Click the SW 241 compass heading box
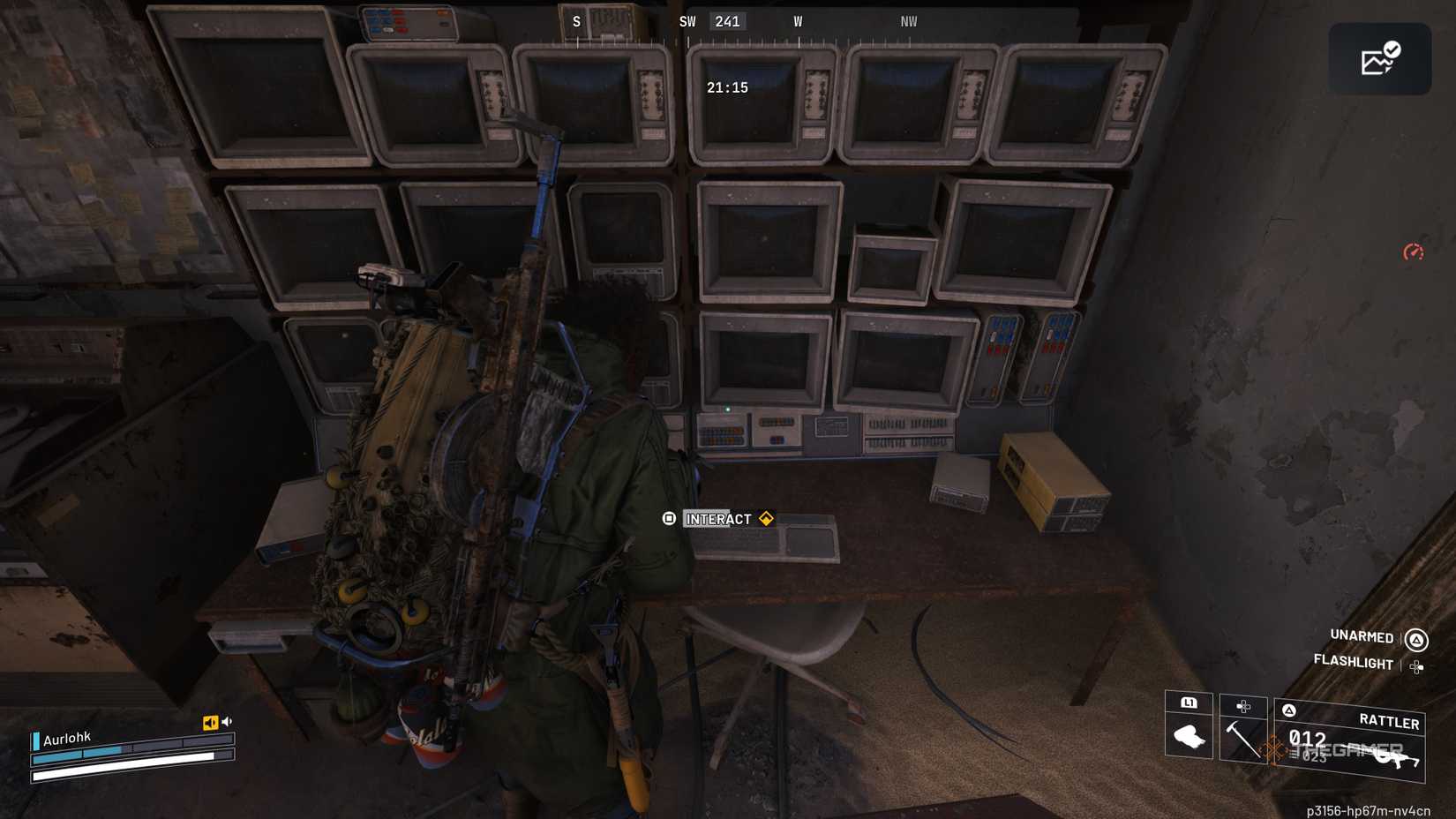Image resolution: width=1456 pixels, height=819 pixels. [x=728, y=21]
